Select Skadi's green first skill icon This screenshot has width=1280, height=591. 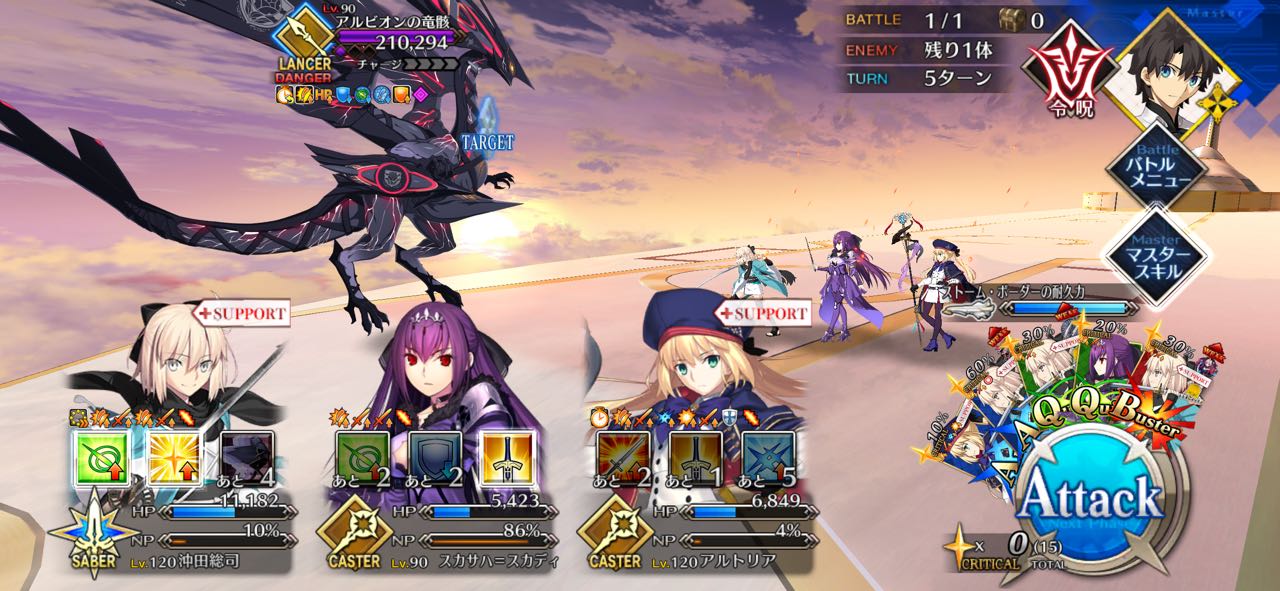click(361, 458)
